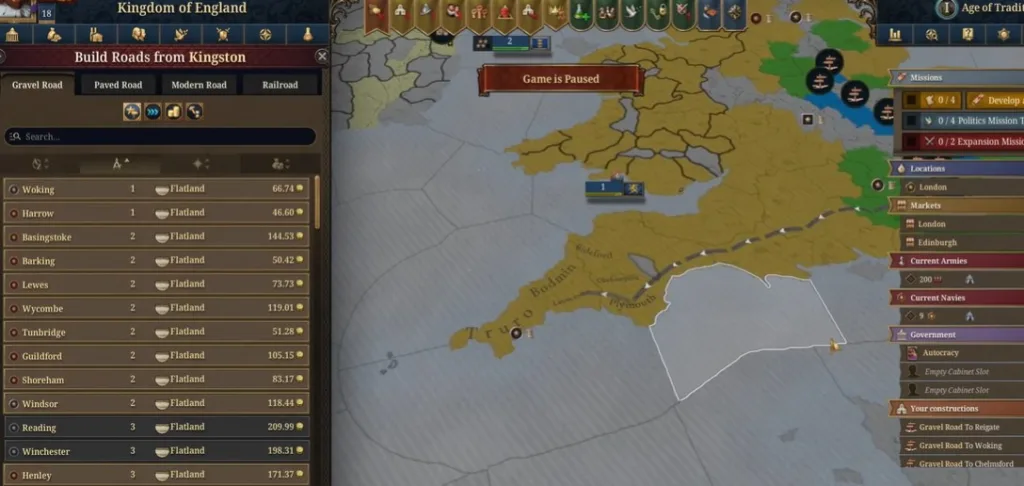This screenshot has height=486, width=1024.
Task: Open the Current Navies section
Action: [957, 297]
